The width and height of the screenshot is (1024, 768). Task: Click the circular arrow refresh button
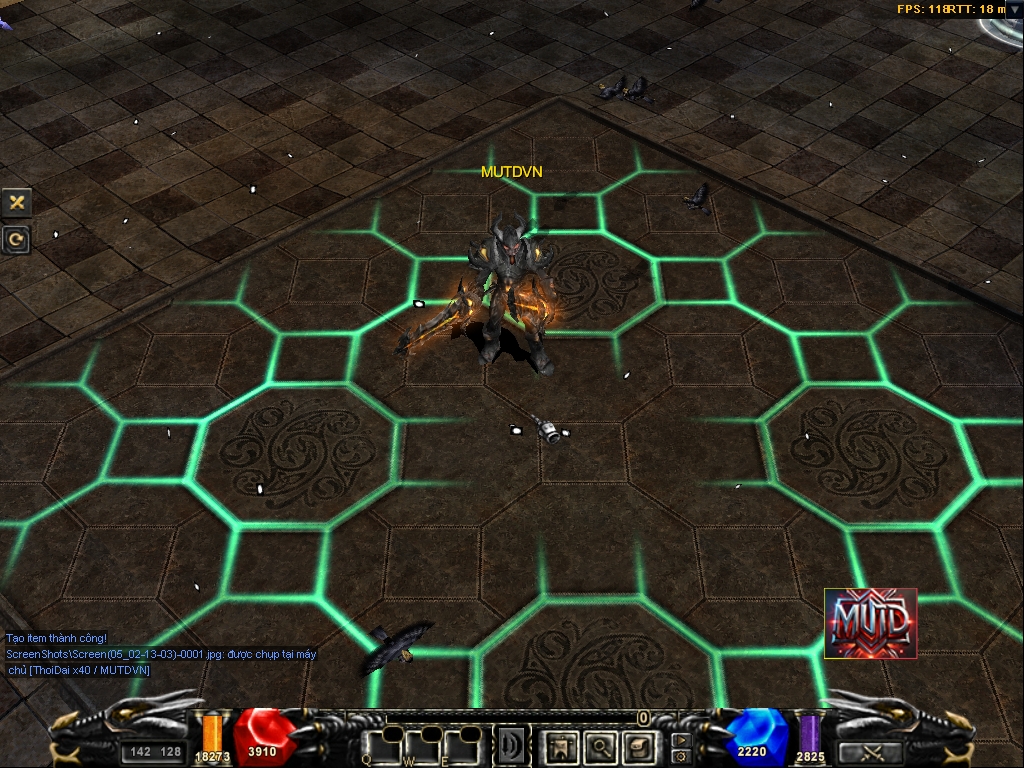pyautogui.click(x=16, y=239)
